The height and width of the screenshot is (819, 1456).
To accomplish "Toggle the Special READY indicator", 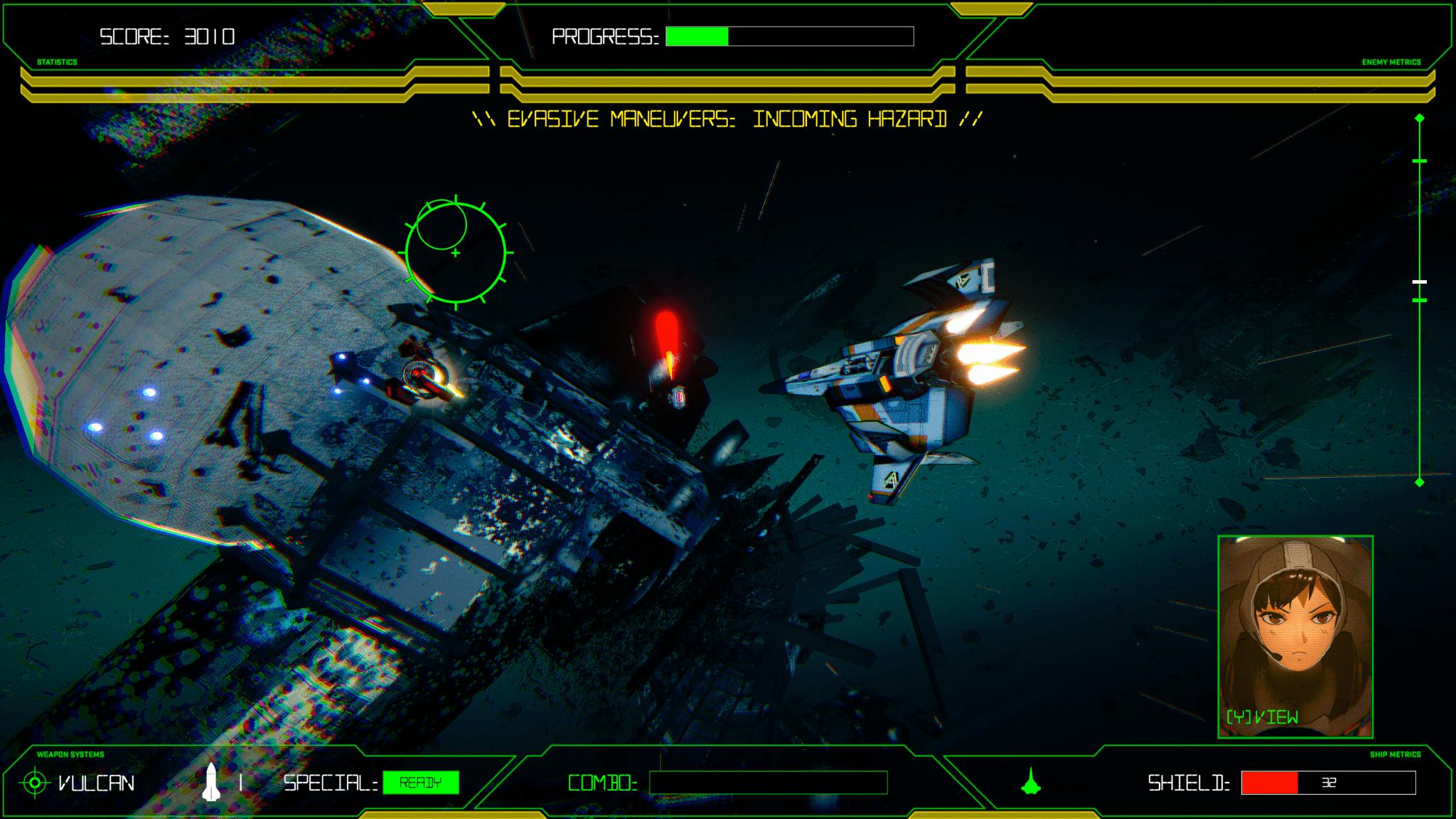I will coord(421,782).
